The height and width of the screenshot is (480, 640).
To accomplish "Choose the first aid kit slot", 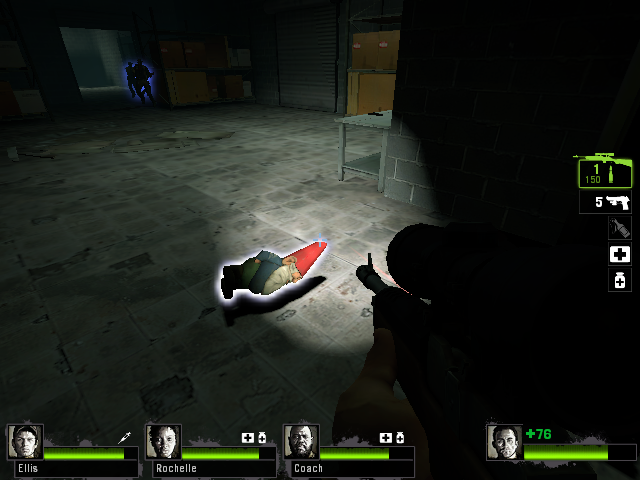I will 619,254.
